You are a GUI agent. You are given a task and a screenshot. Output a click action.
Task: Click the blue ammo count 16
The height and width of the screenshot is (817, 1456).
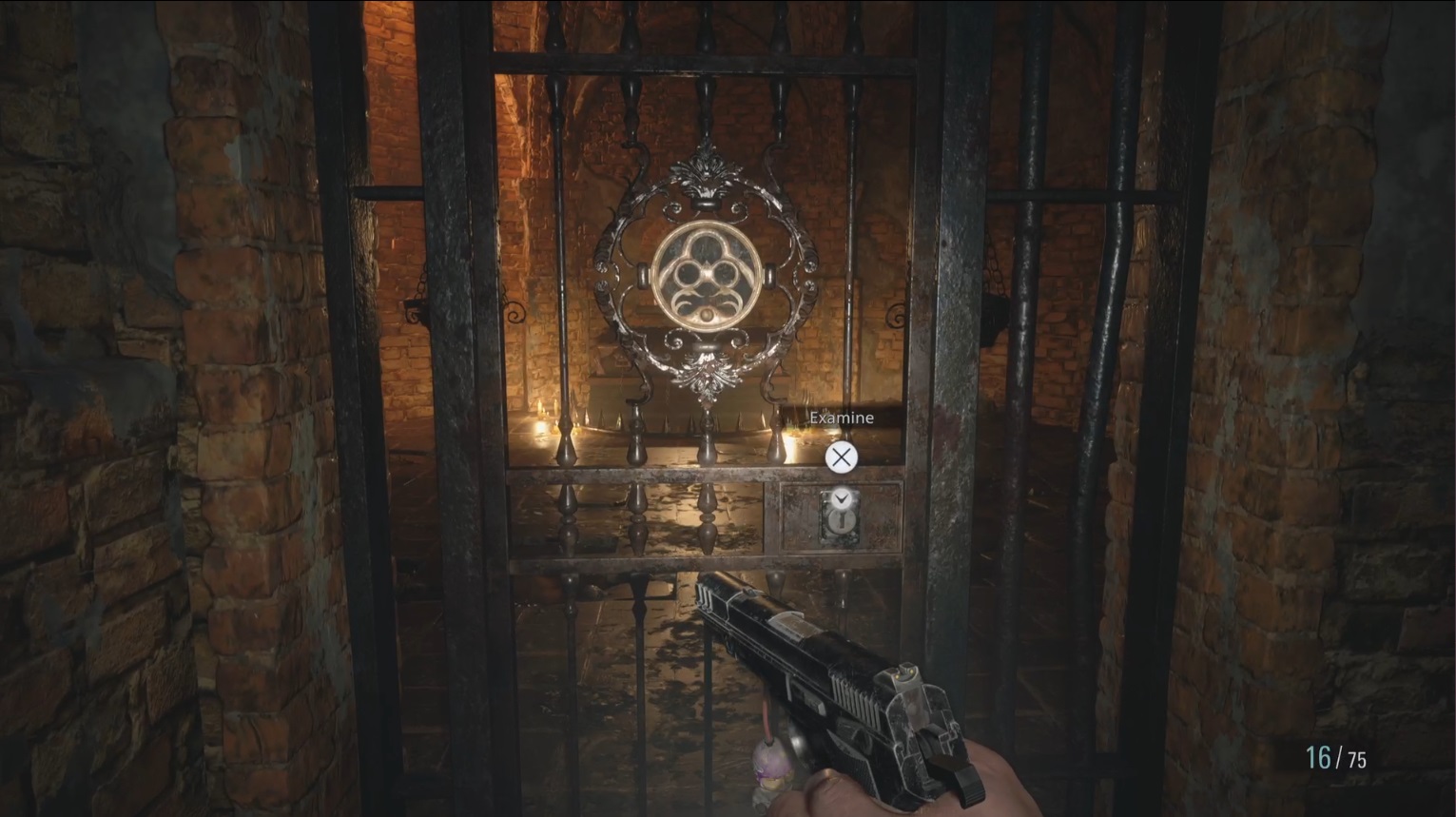click(1319, 759)
